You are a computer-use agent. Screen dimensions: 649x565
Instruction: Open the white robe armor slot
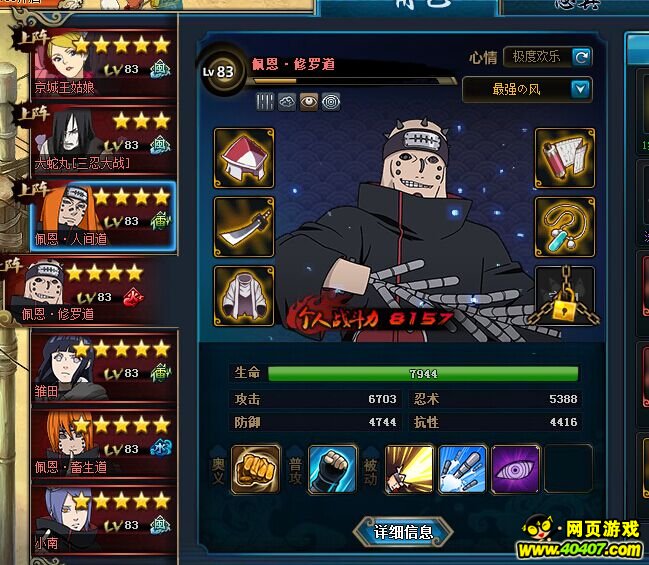pos(244,296)
